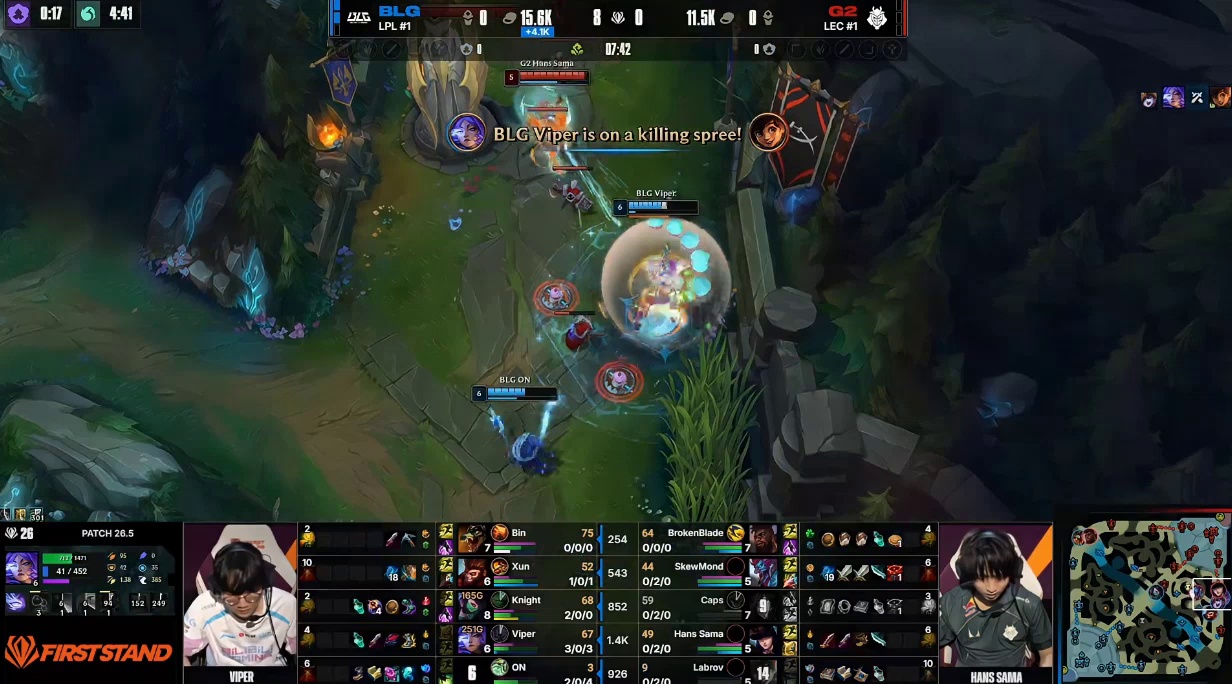The height and width of the screenshot is (684, 1232).
Task: Click Hans Sama's player camera feed
Action: (995, 595)
